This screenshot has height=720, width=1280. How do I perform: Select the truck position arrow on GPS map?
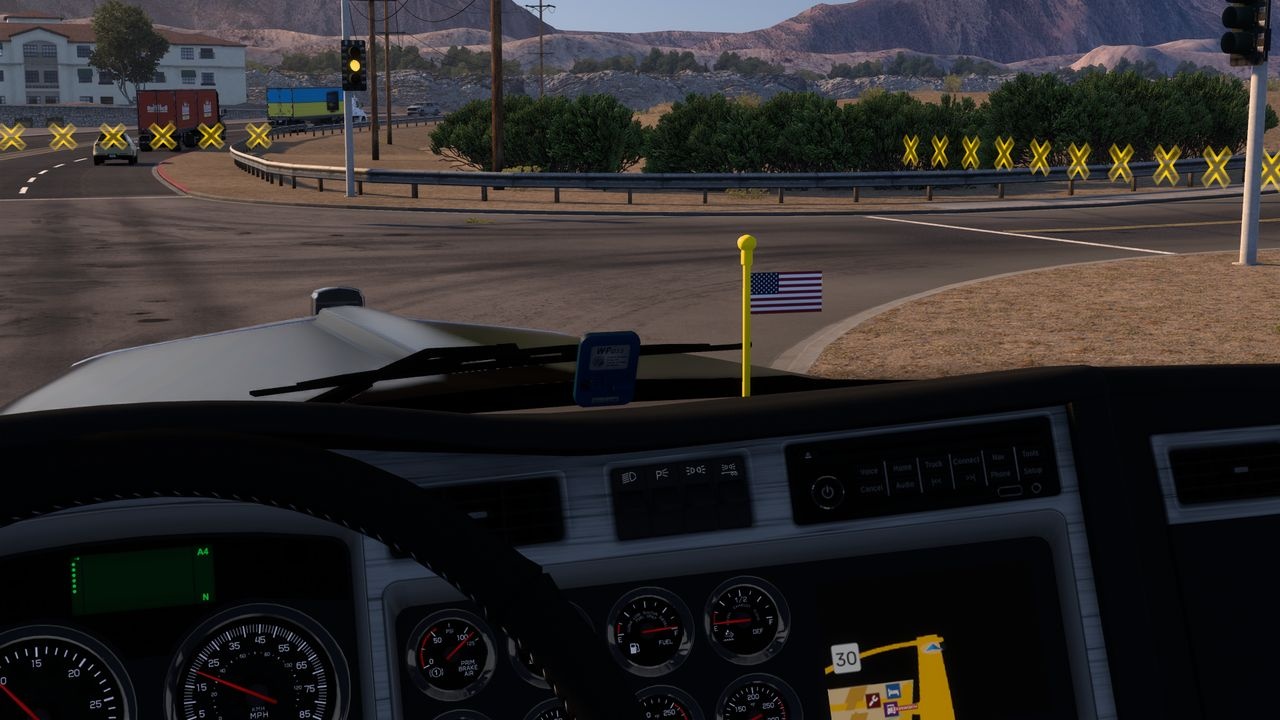pyautogui.click(x=931, y=647)
